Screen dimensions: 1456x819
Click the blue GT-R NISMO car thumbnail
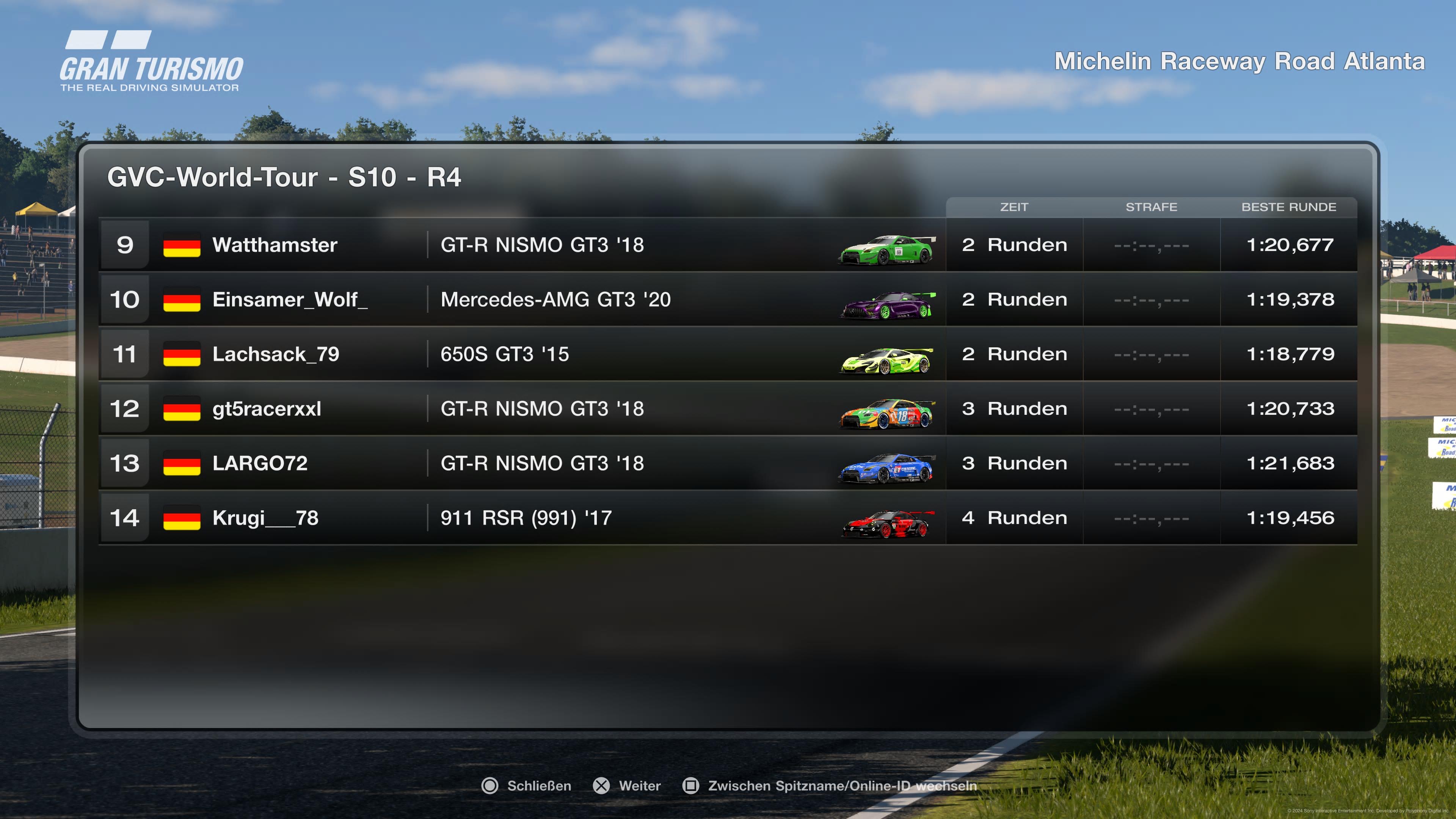point(886,469)
